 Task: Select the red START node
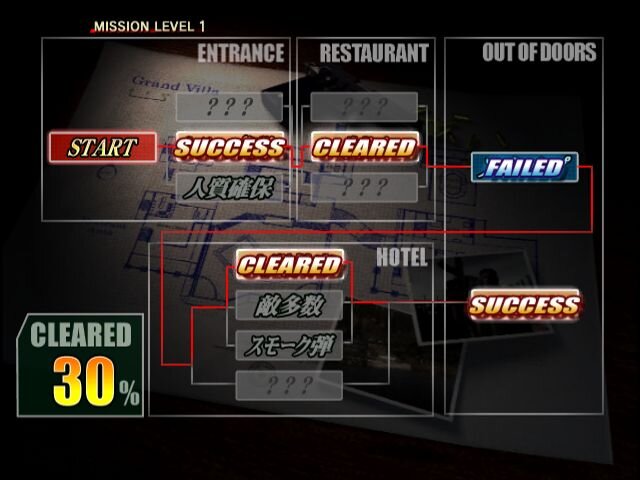[103, 148]
